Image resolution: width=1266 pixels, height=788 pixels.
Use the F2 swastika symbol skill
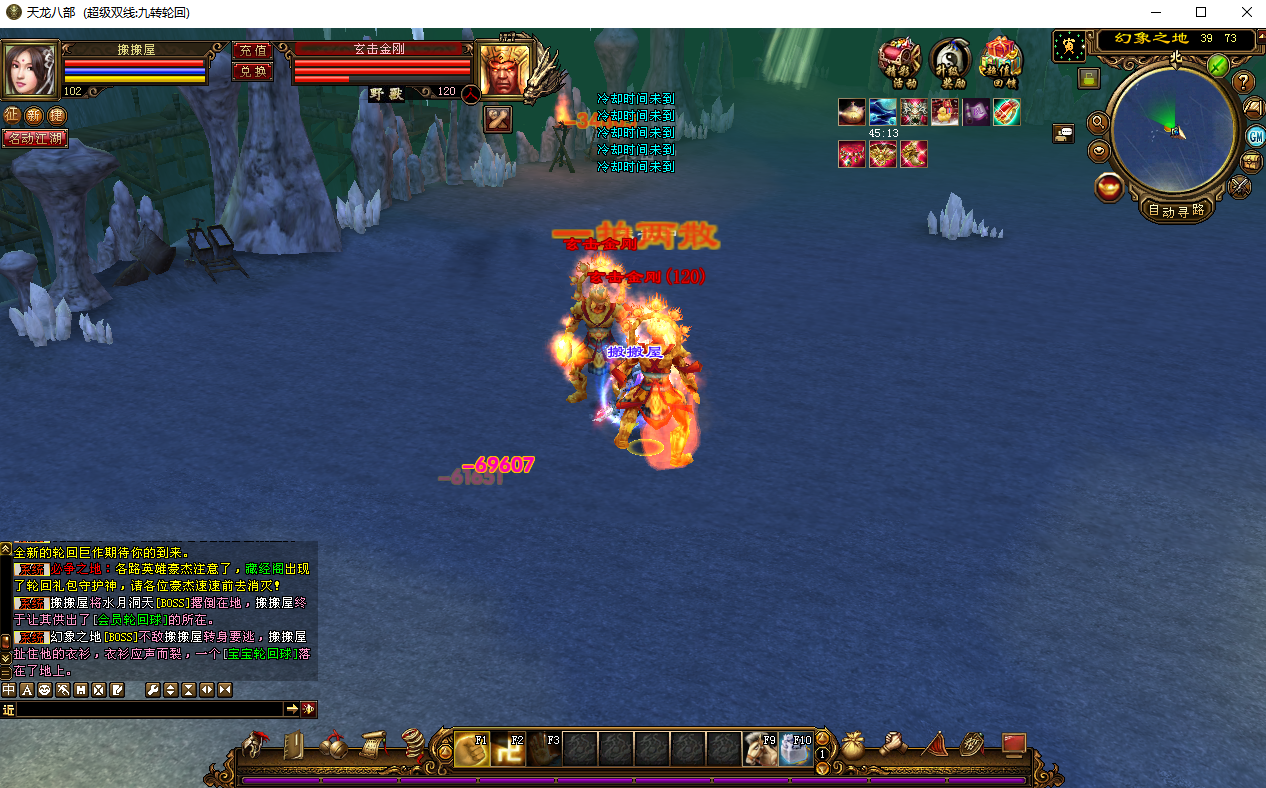[508, 749]
